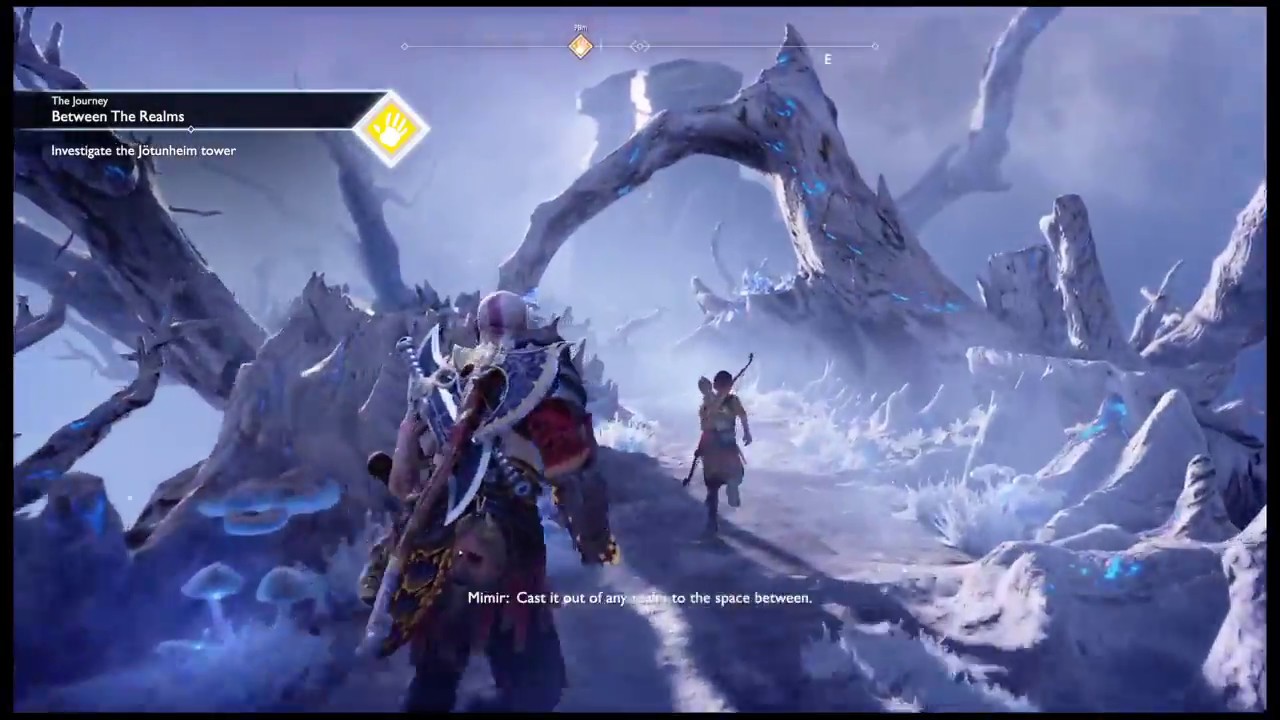The height and width of the screenshot is (720, 1280).
Task: Click the yellow hand quest icon
Action: pyautogui.click(x=391, y=128)
